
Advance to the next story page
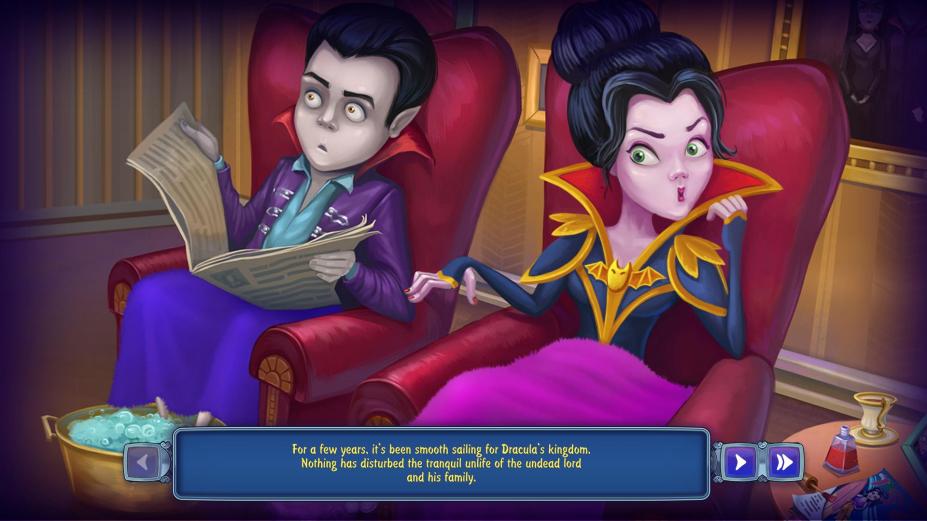740,462
